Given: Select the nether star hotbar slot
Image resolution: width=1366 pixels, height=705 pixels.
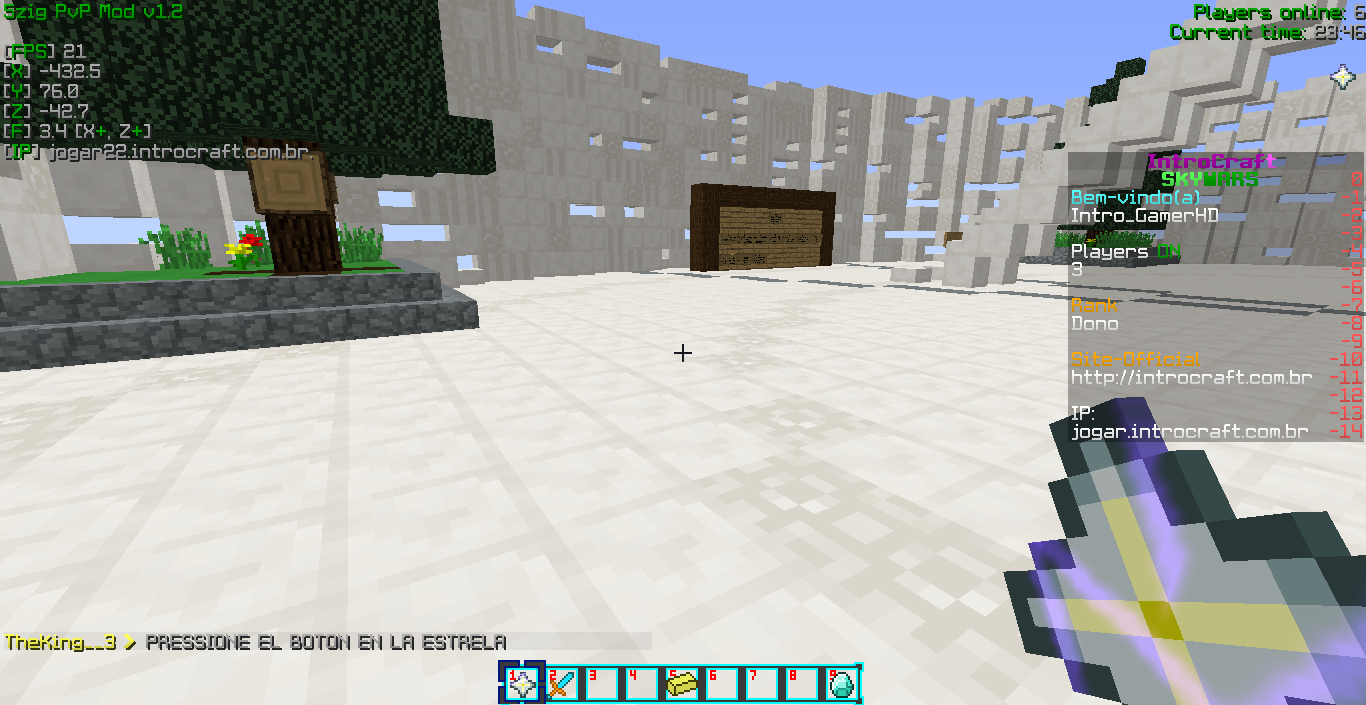Looking at the screenshot, I should (x=522, y=684).
